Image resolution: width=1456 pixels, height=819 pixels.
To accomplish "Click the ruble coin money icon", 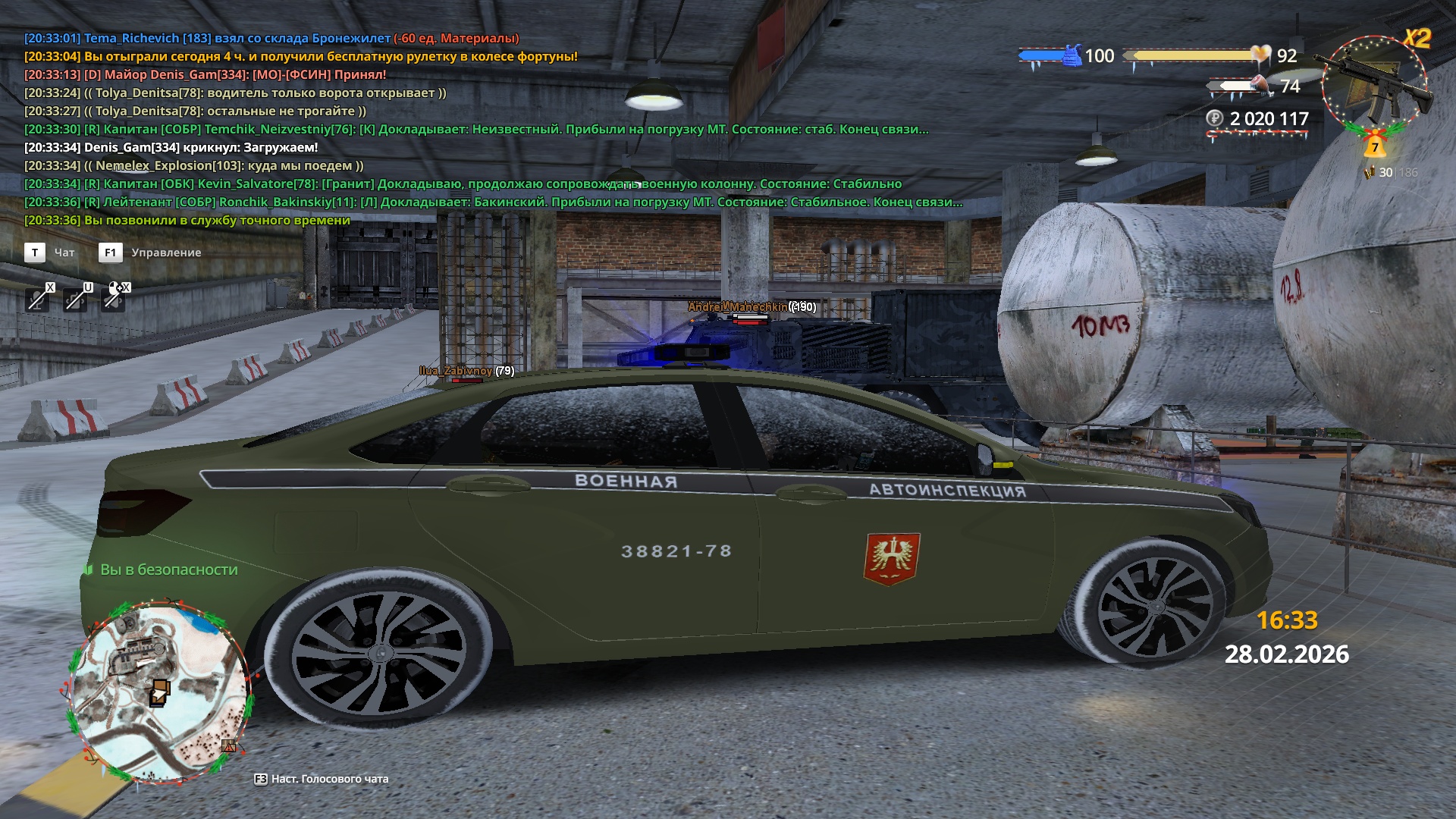I will [x=1215, y=118].
